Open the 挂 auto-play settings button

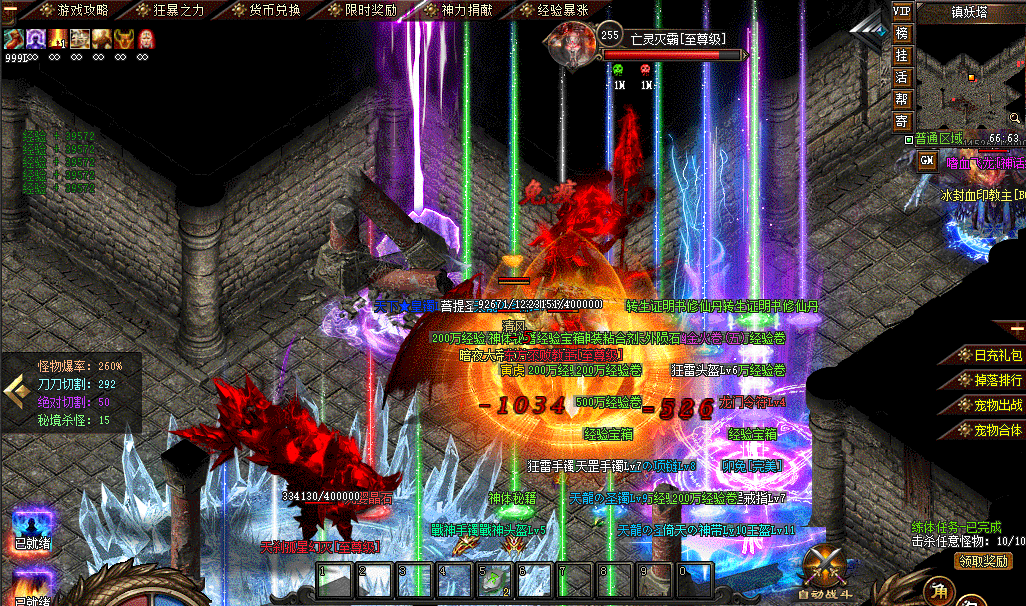click(901, 55)
